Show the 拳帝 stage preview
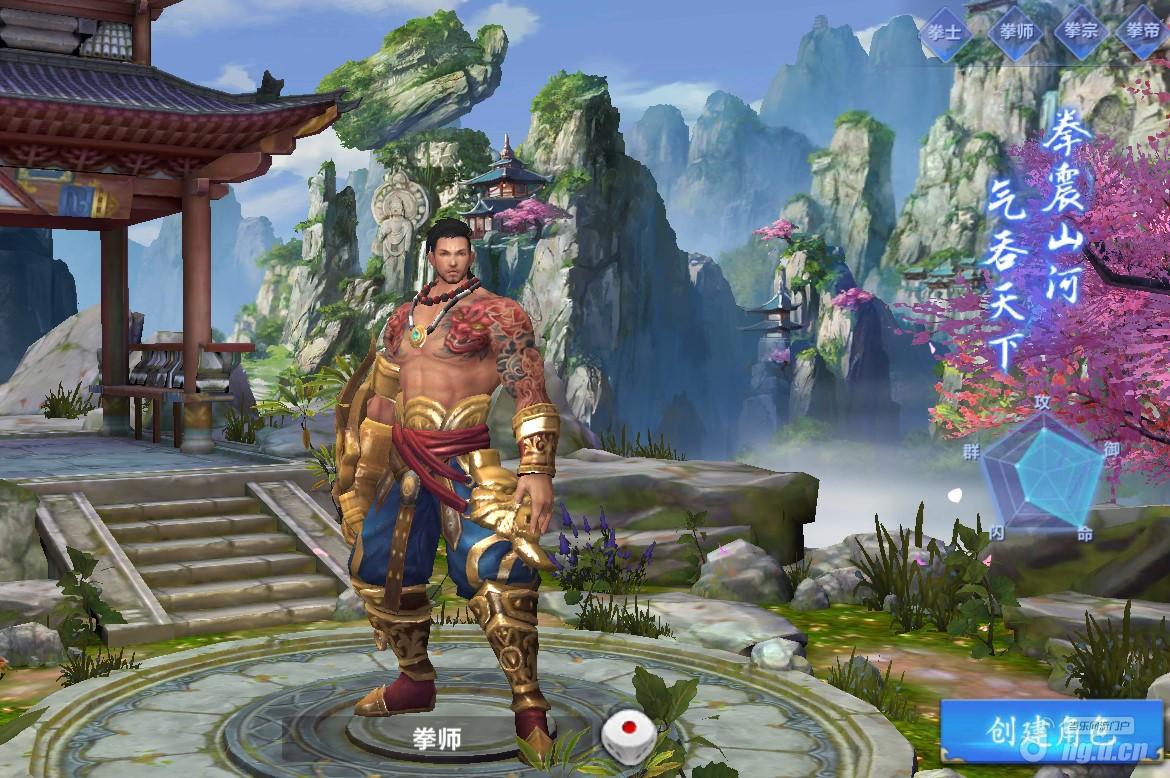This screenshot has width=1170, height=778. coord(1144,31)
